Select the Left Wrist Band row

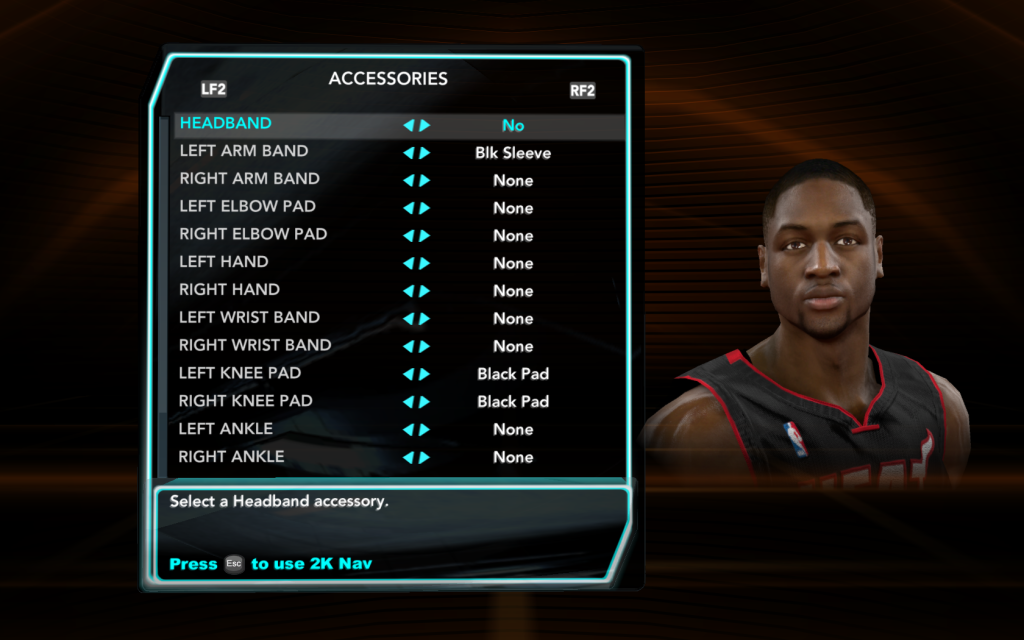[x=249, y=318]
